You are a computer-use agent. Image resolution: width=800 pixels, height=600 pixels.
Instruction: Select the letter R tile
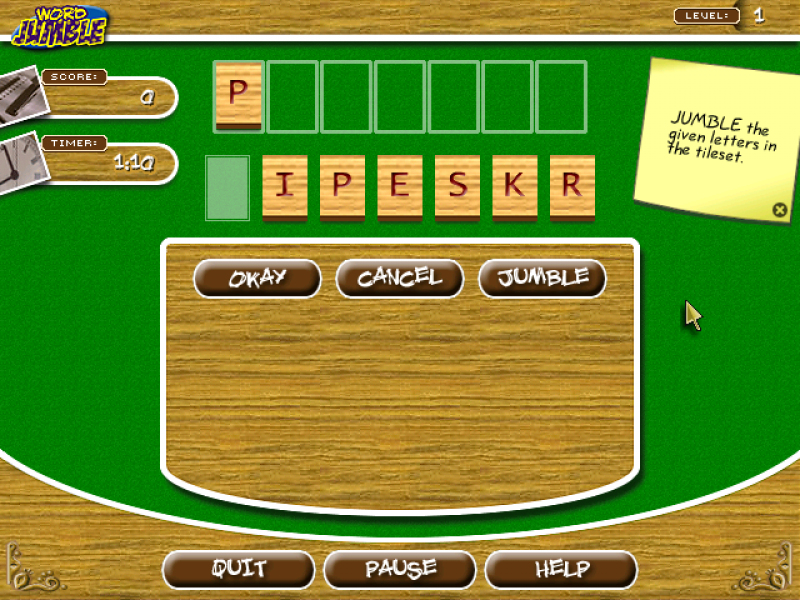pyautogui.click(x=572, y=187)
